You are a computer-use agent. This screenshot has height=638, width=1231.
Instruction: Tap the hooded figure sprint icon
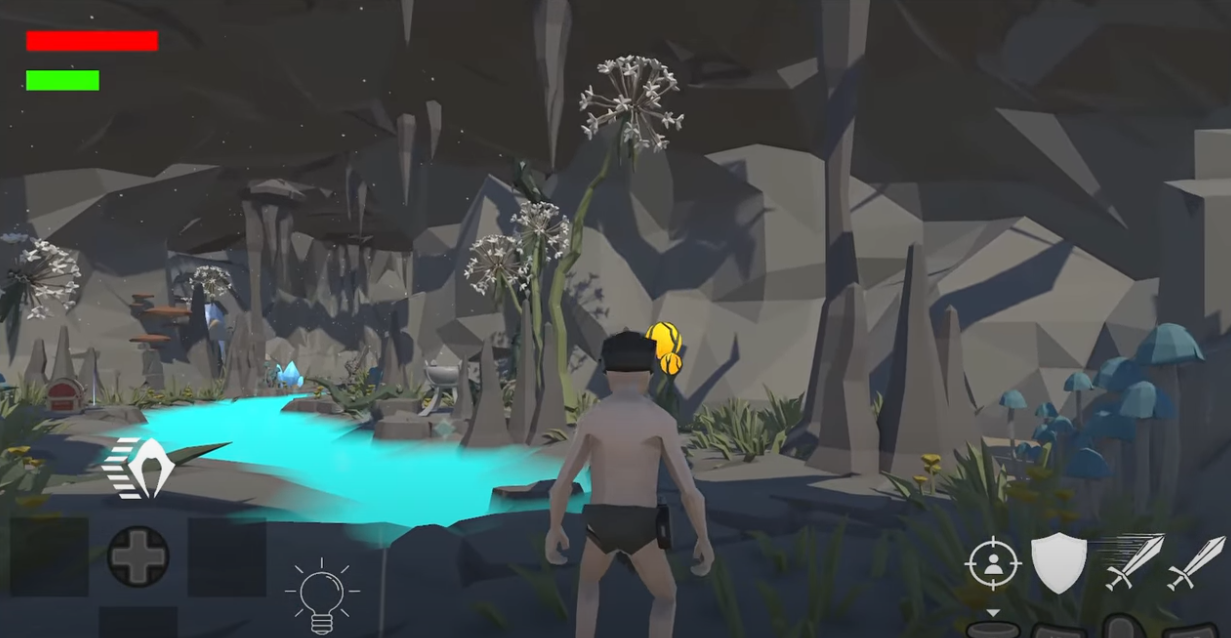pos(142,467)
